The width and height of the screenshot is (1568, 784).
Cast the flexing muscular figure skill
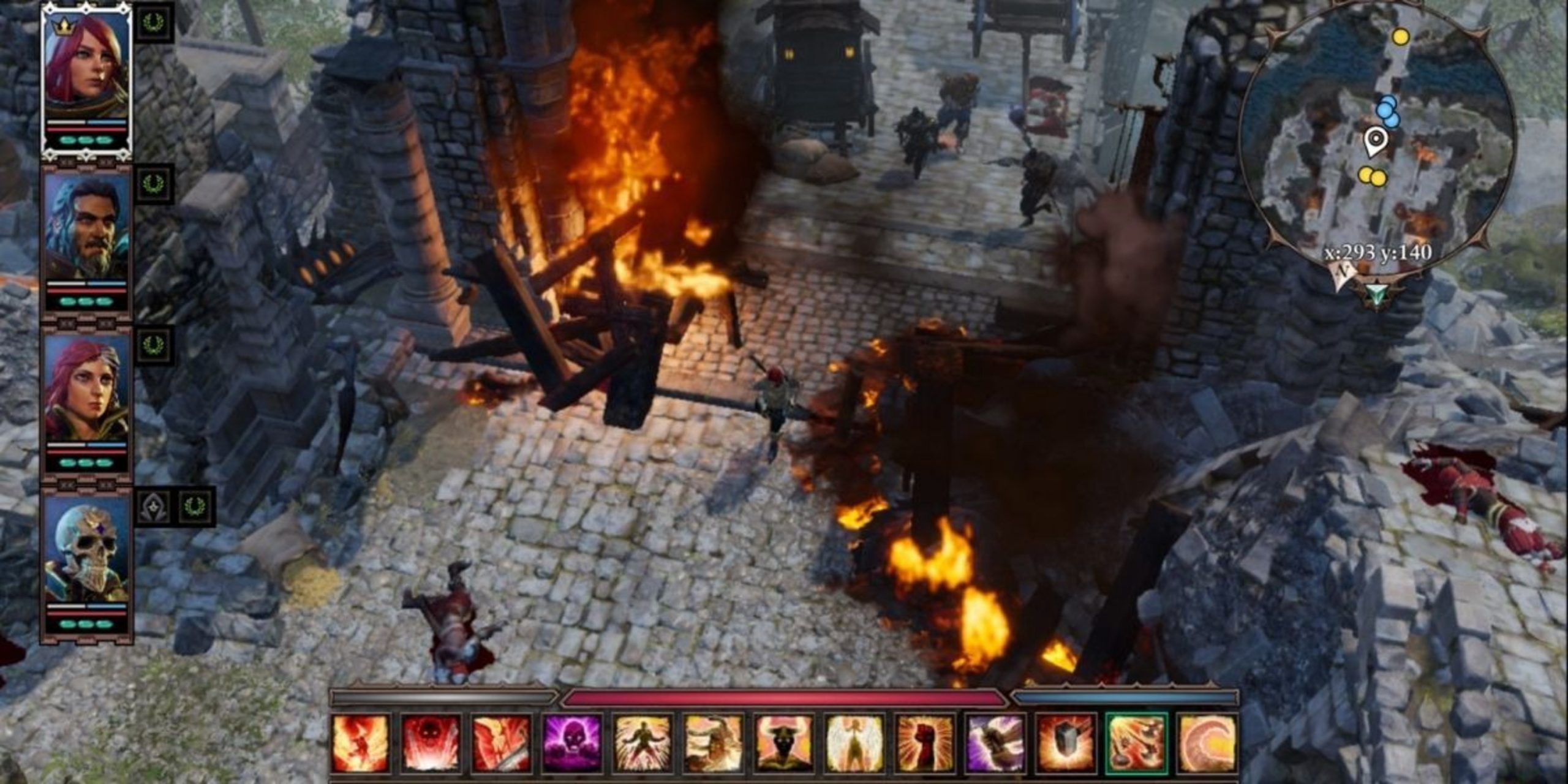click(643, 743)
